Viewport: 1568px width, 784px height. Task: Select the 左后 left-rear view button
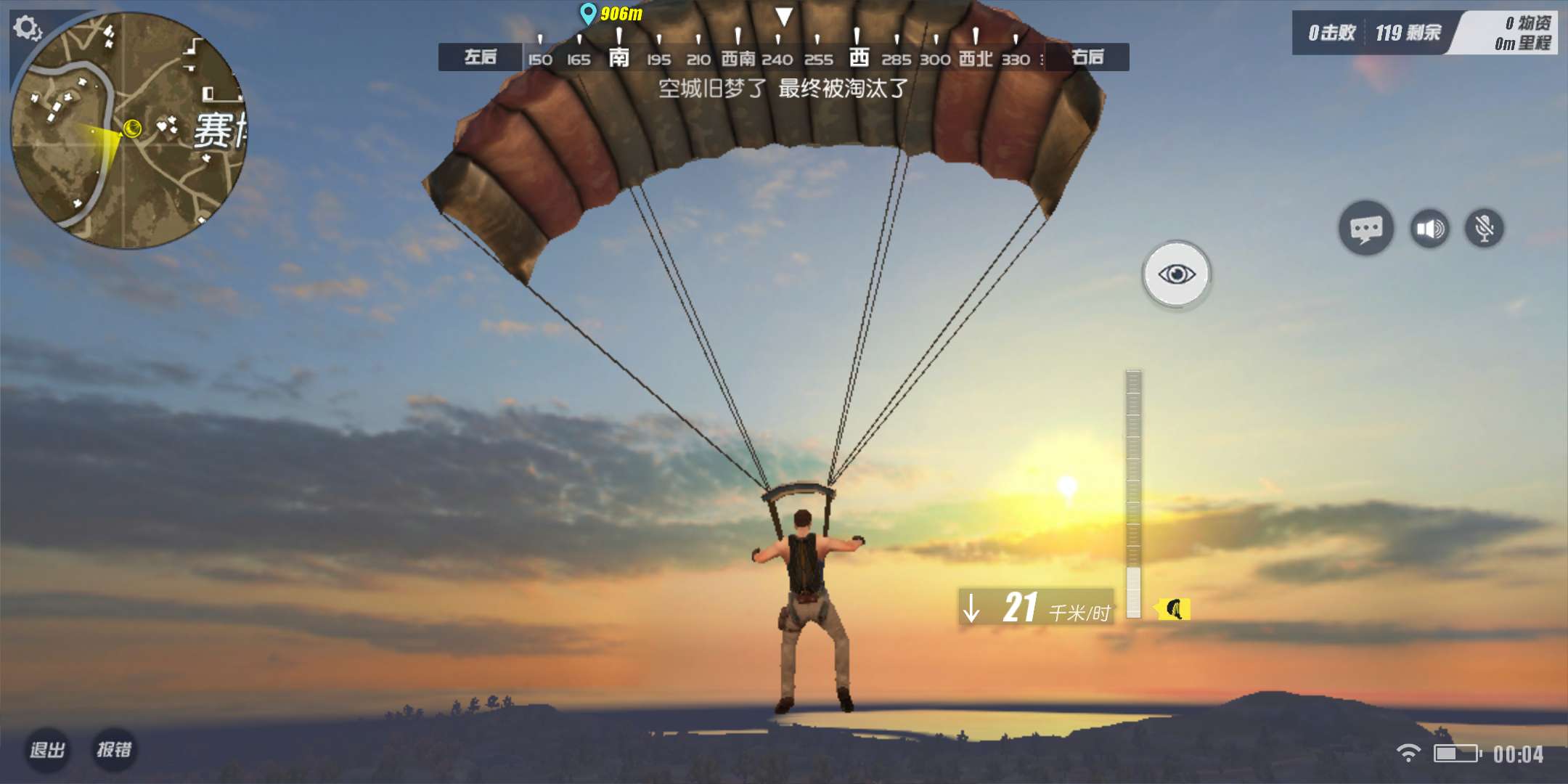(480, 57)
